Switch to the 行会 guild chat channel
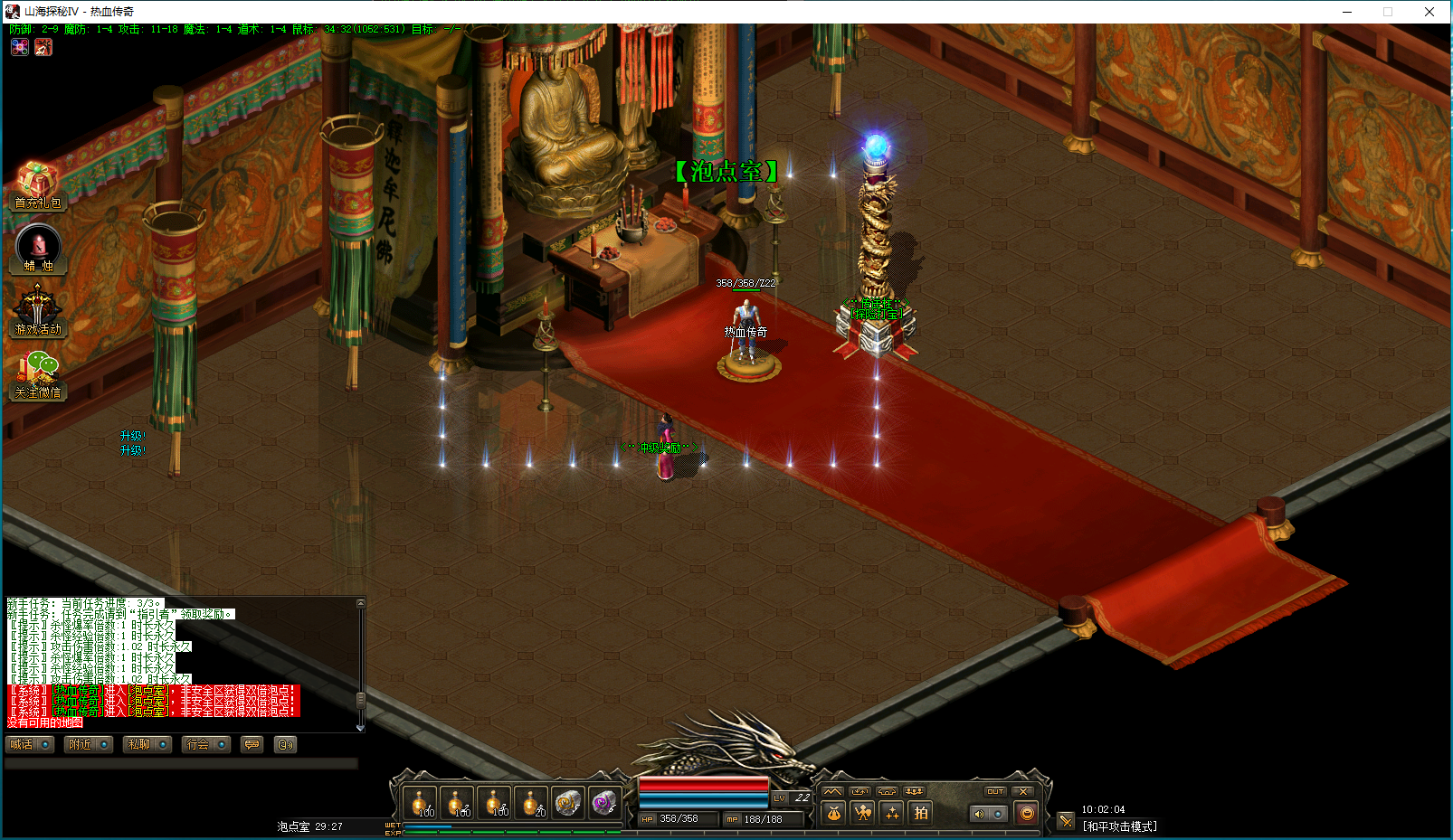The width and height of the screenshot is (1453, 840). 206,744
